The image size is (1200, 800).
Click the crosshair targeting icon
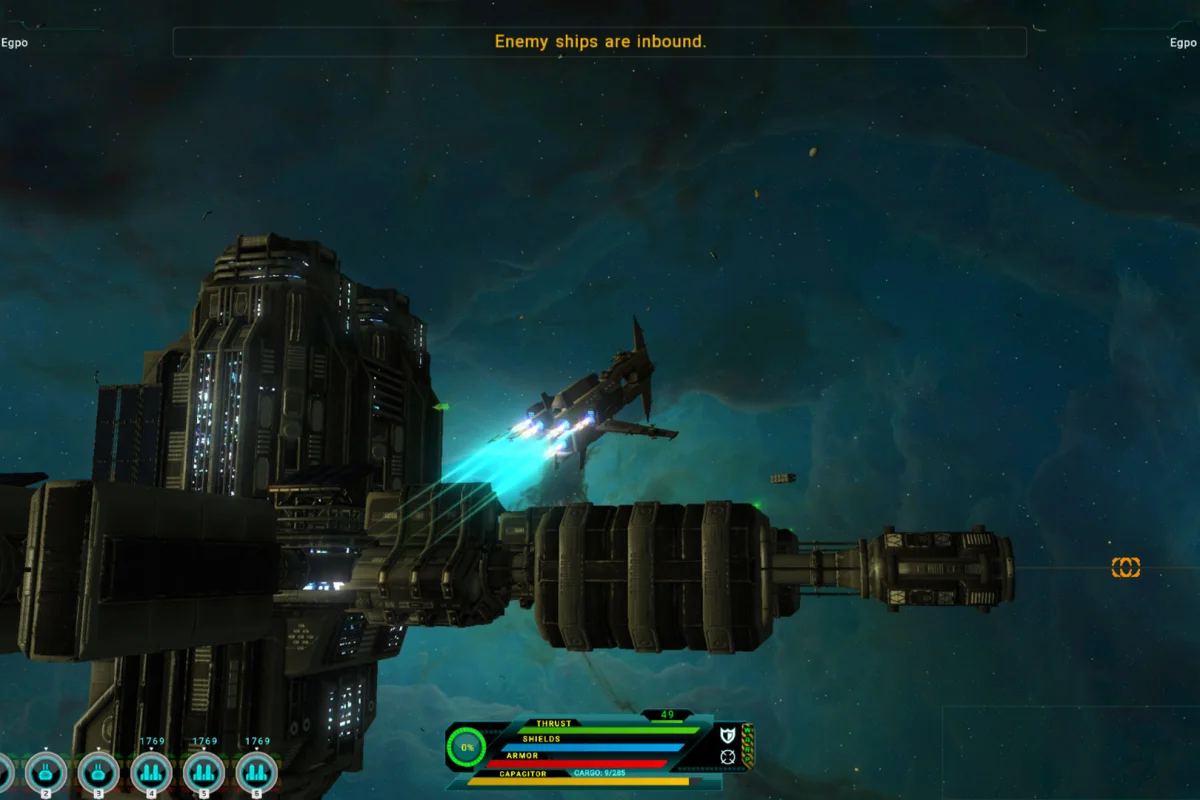click(727, 757)
